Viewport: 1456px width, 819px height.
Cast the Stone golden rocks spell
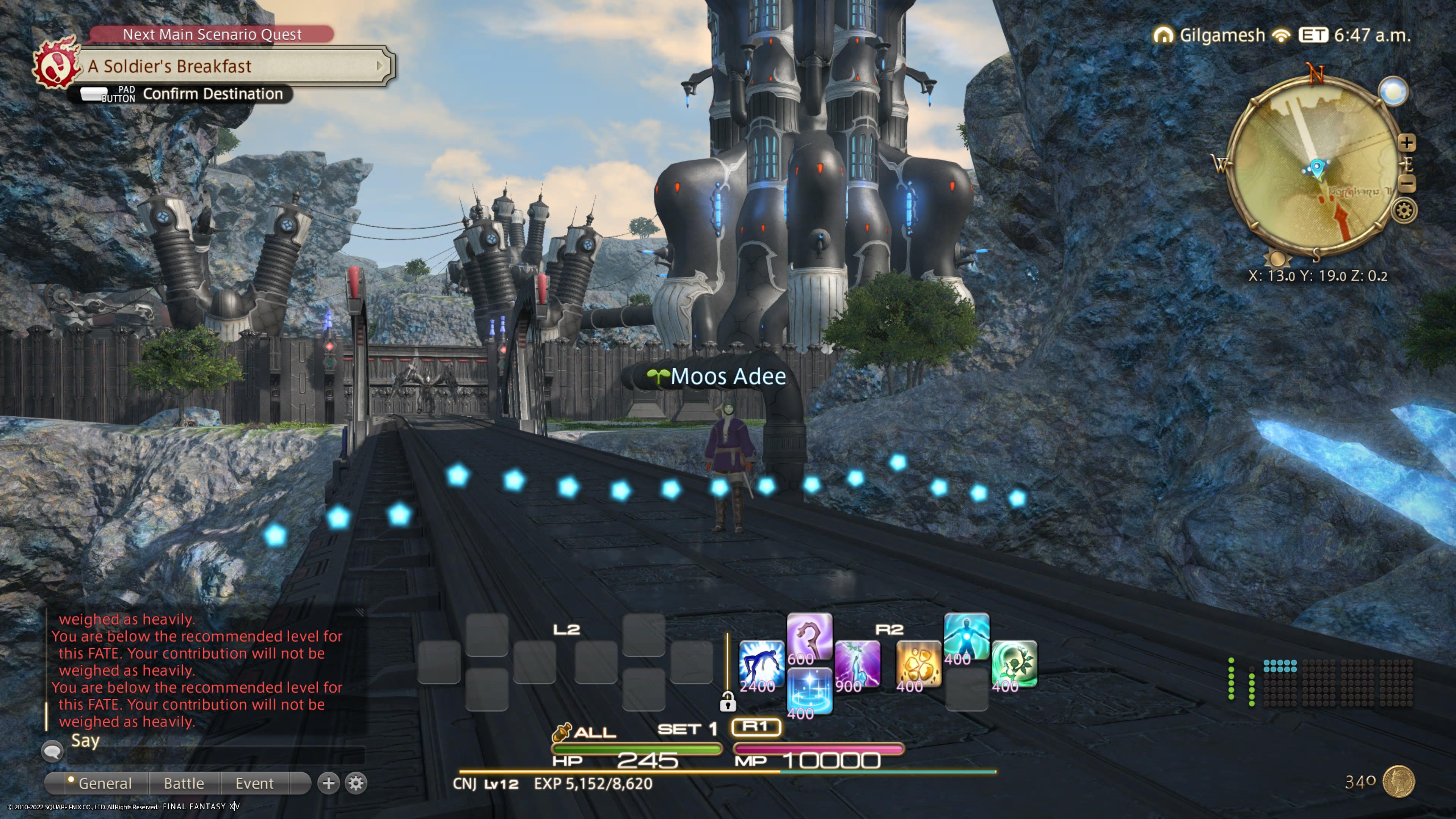coord(918,663)
